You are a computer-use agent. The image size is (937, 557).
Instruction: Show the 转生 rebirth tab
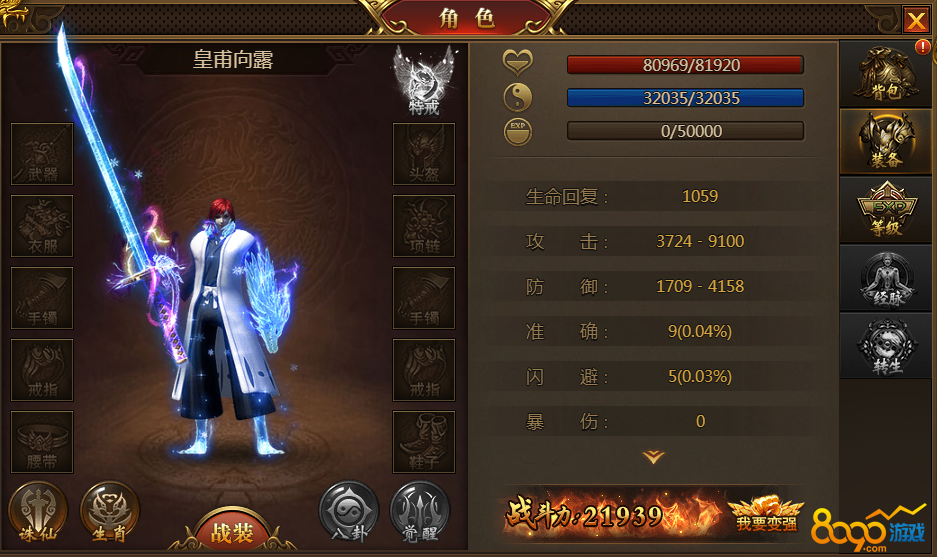(887, 345)
